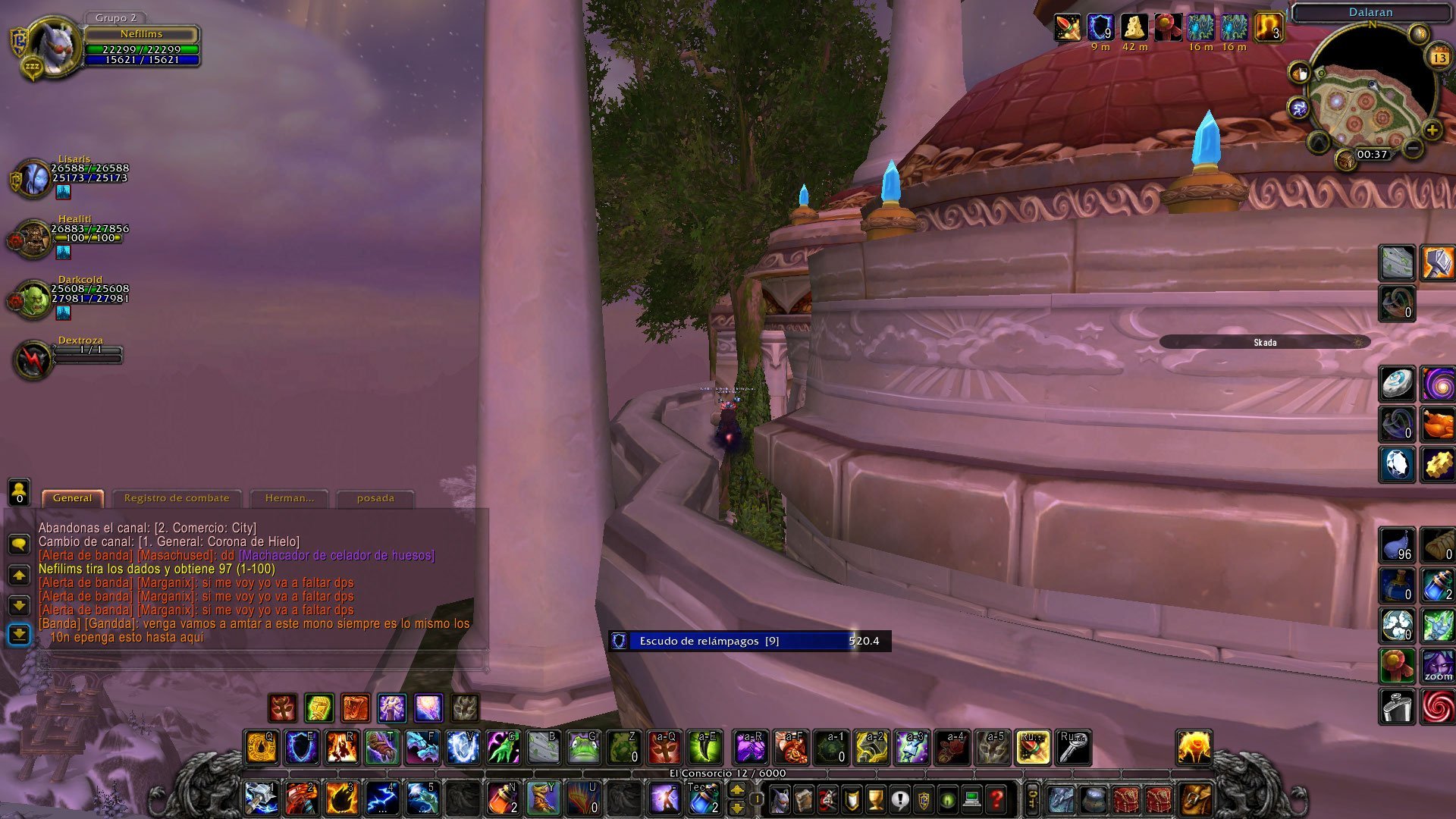Select the cheese wedge buff icon

(x=1134, y=27)
